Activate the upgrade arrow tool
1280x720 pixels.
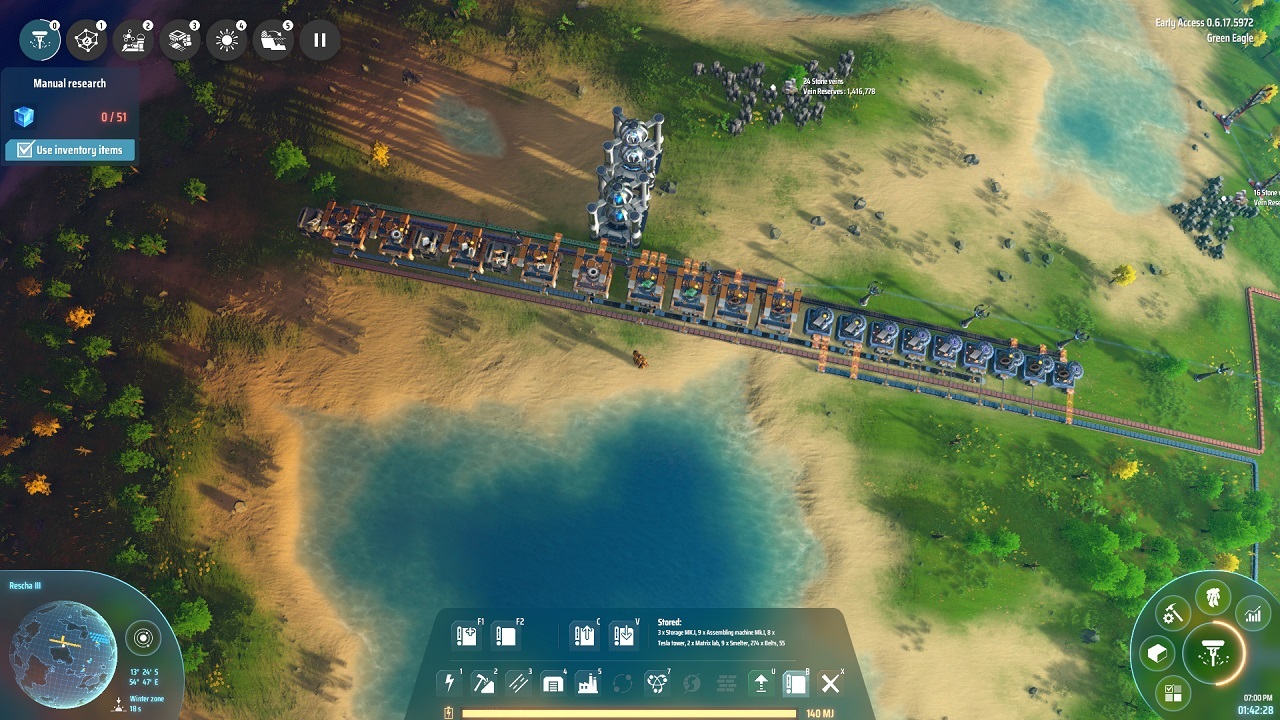click(x=761, y=683)
